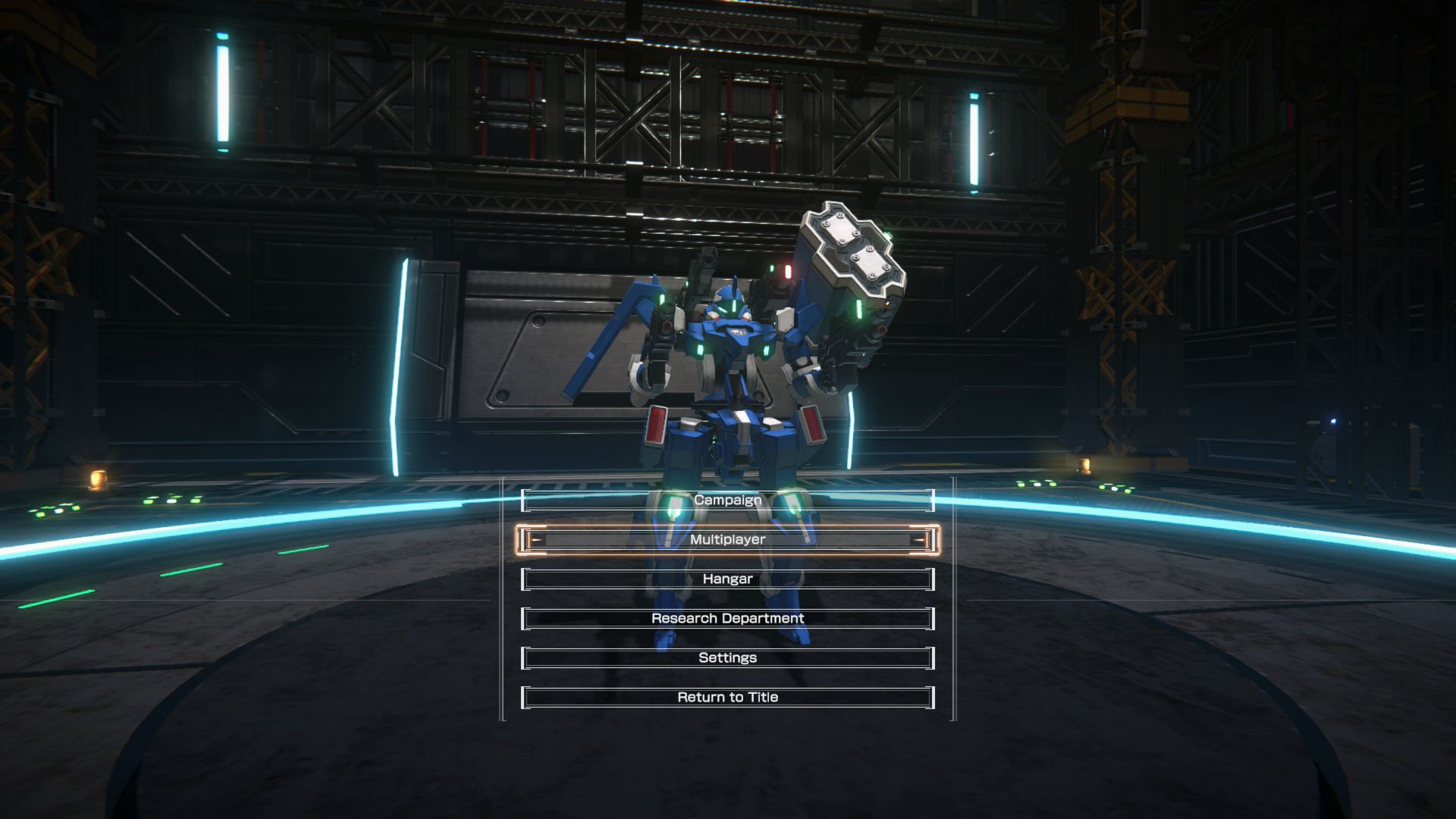The width and height of the screenshot is (1456, 819).
Task: Confirm the highlighted Multiplayer option
Action: click(x=726, y=539)
